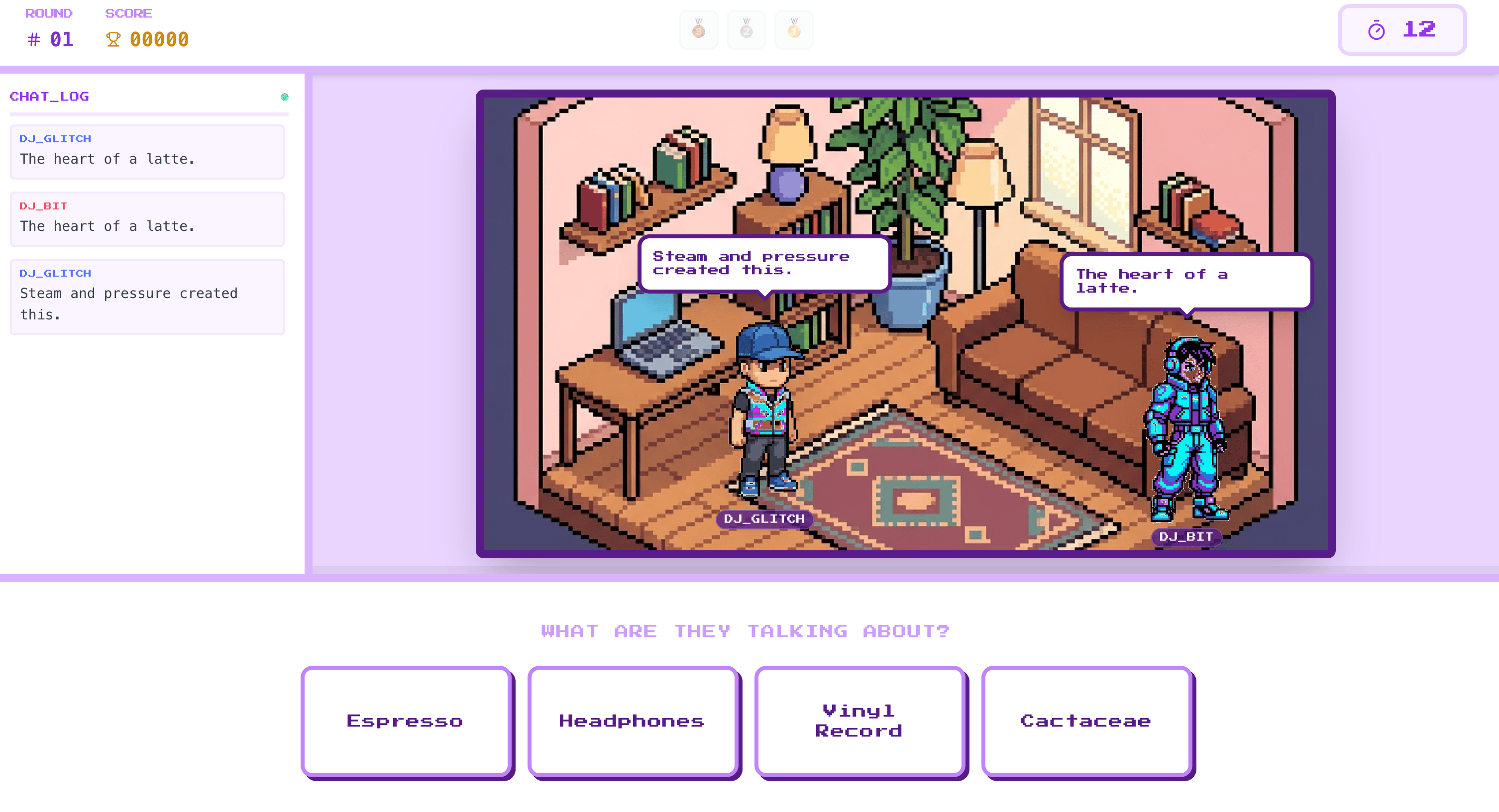The width and height of the screenshot is (1499, 812).
Task: Click the silver second-place medal icon
Action: coord(746,30)
